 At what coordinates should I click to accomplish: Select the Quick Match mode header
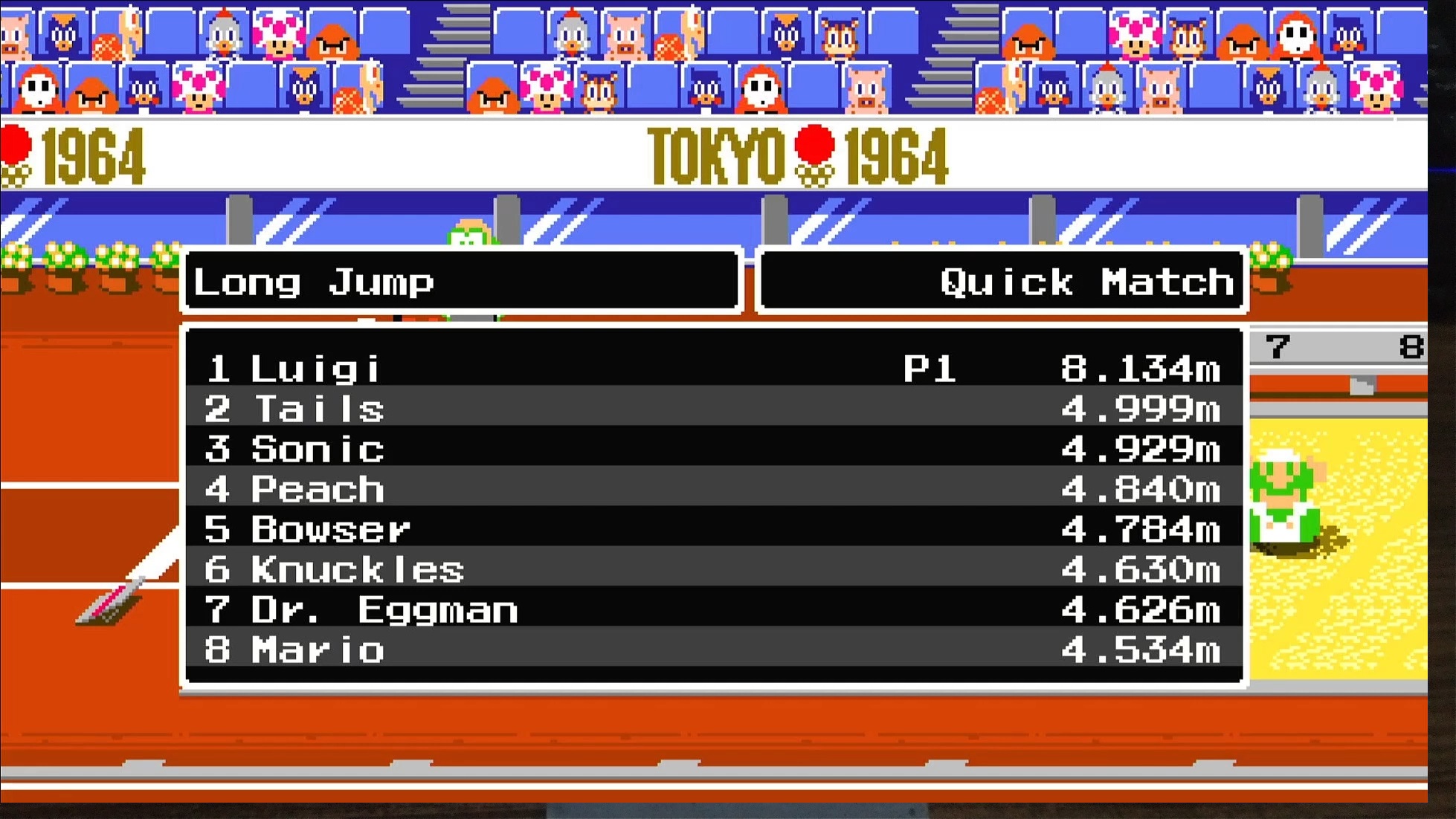(1001, 281)
